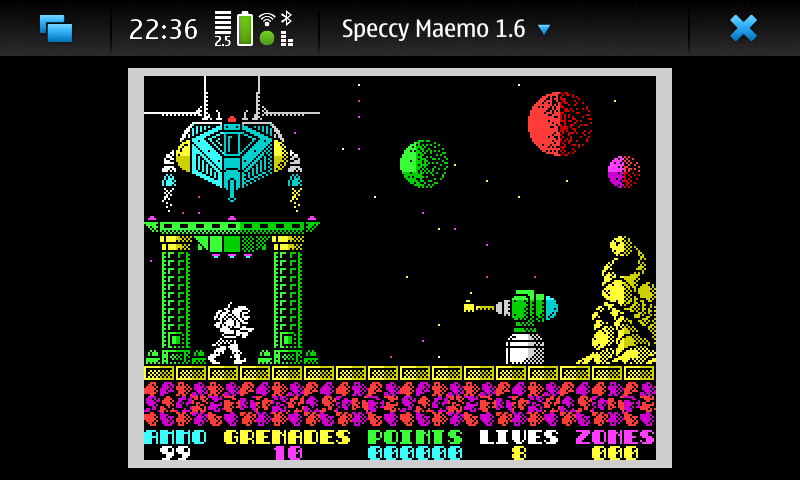Open the Speccy Maemo 1.6 title menu
This screenshot has height=480, width=800.
446,29
